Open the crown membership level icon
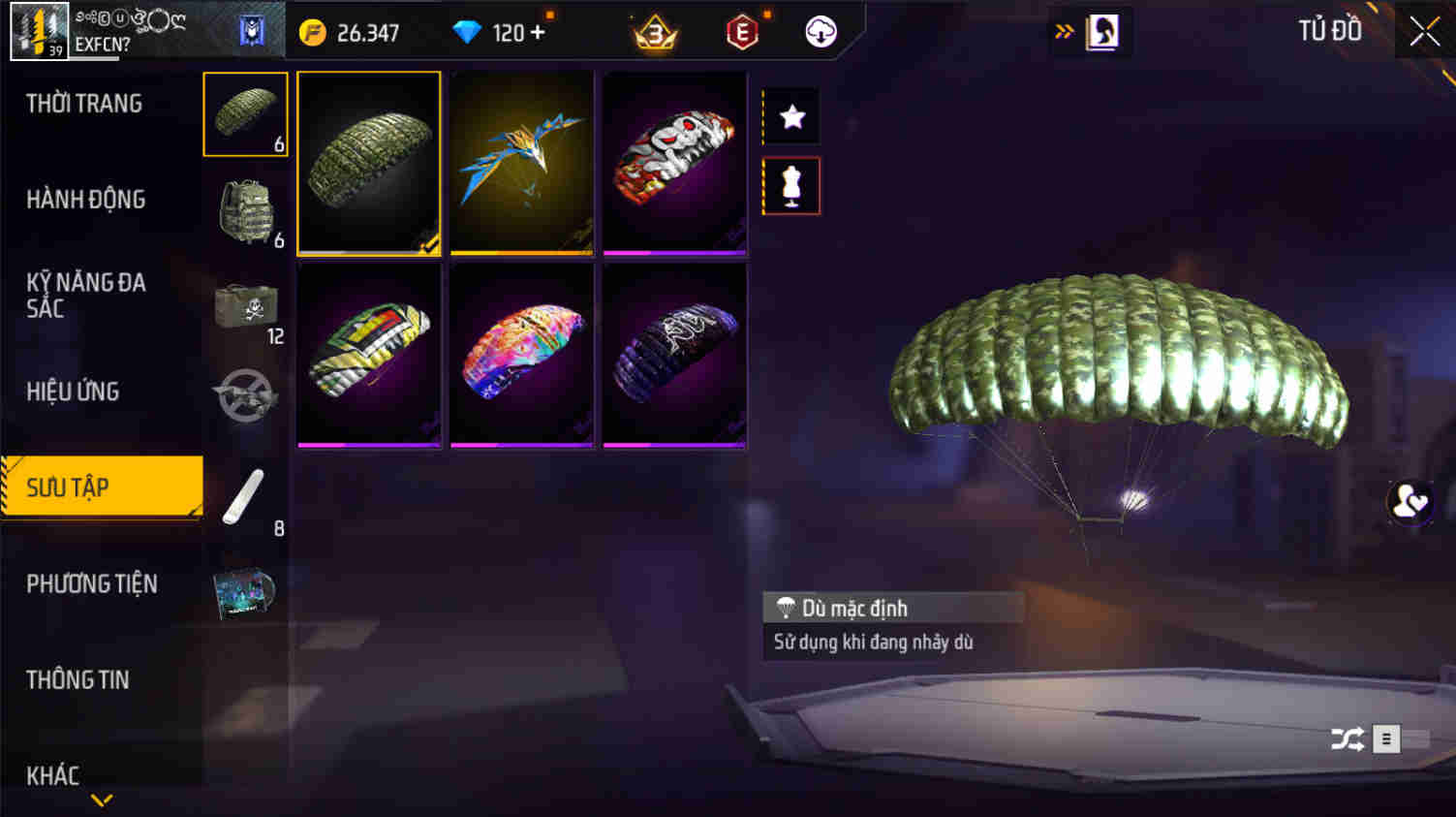This screenshot has width=1456, height=817. tap(656, 30)
